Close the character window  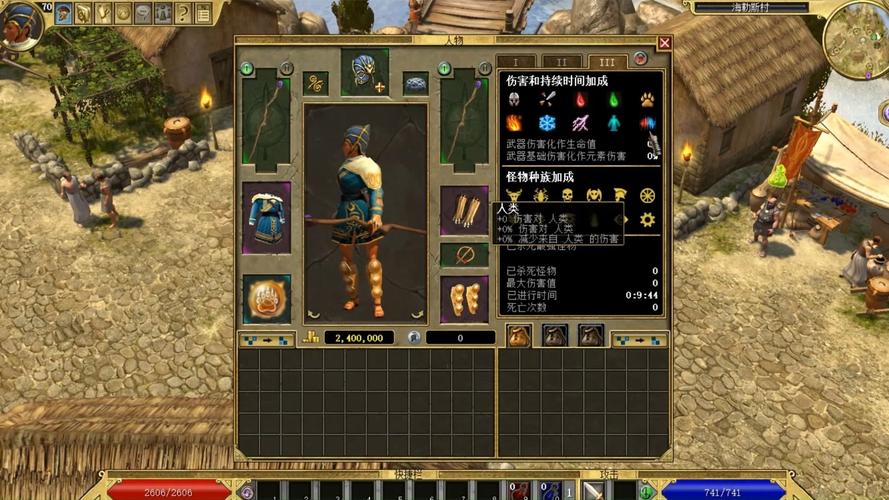665,43
